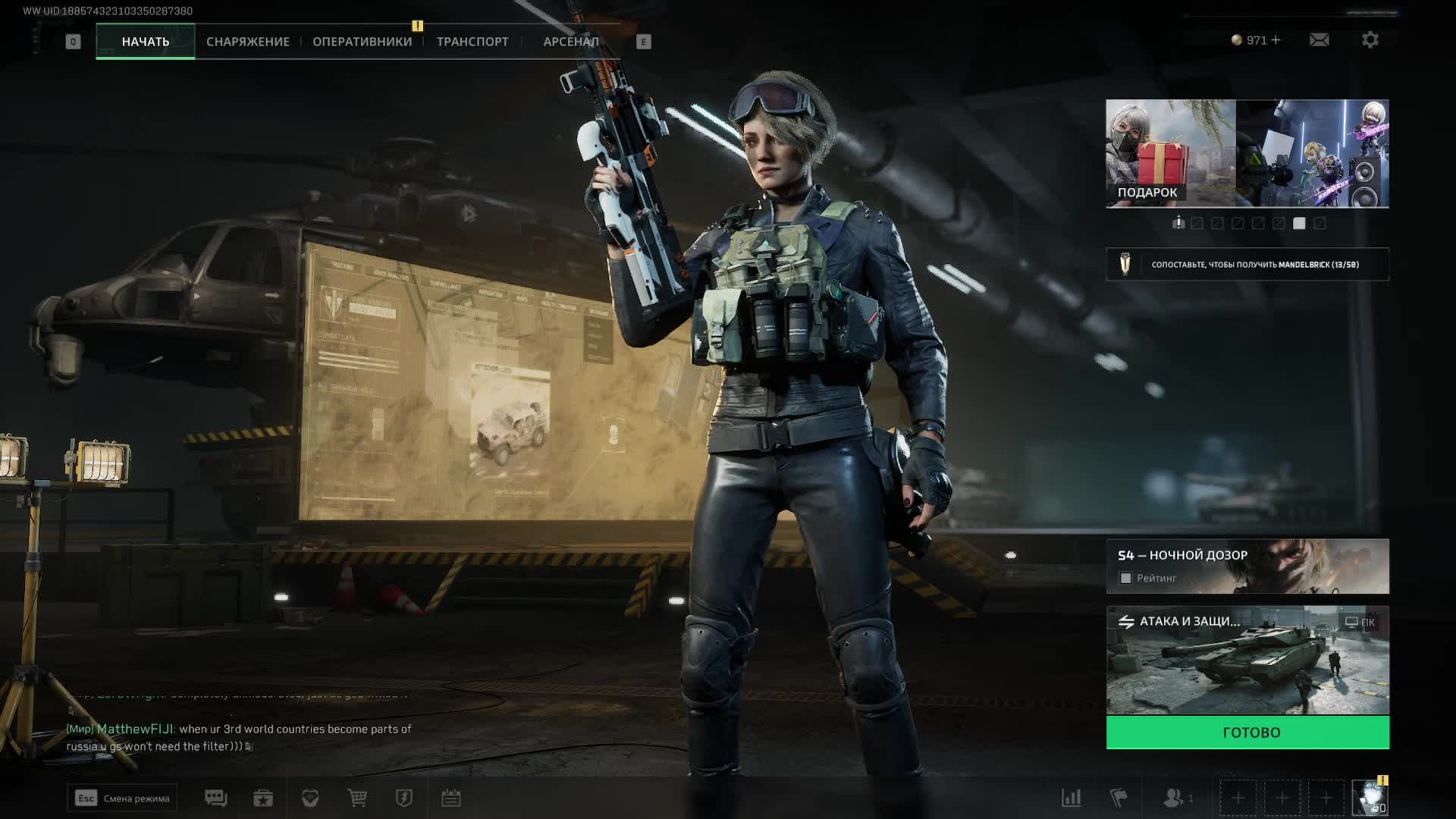
Task: Add currency with the plus beside 971
Action: pos(1276,39)
